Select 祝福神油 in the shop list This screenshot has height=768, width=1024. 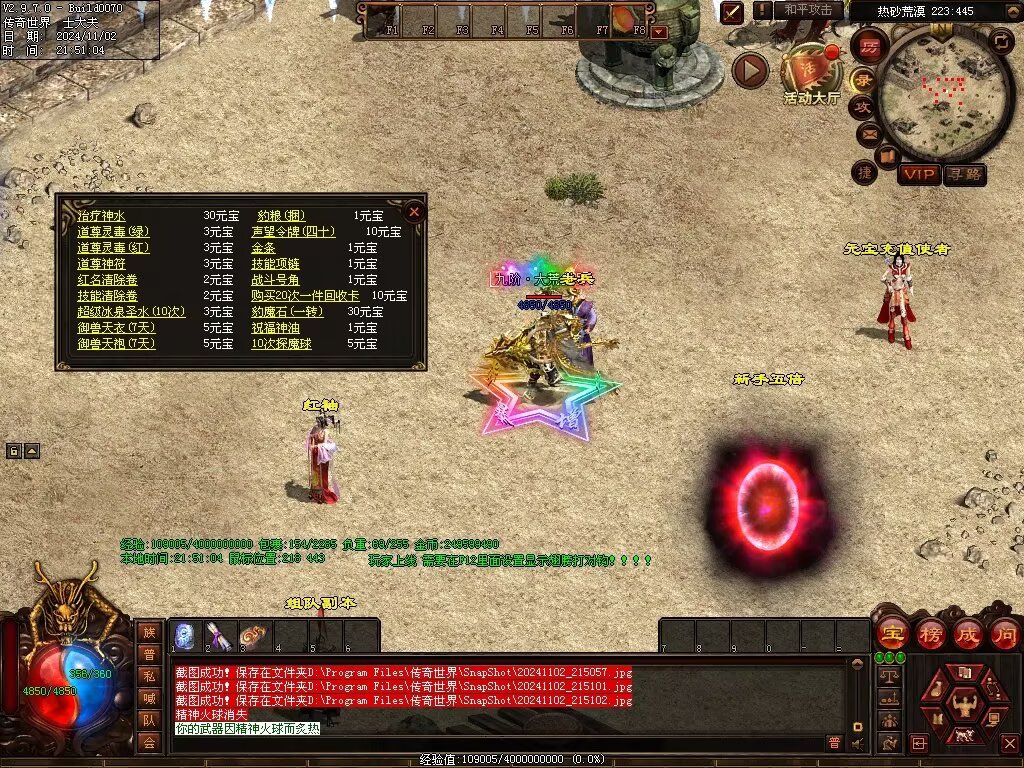point(275,328)
